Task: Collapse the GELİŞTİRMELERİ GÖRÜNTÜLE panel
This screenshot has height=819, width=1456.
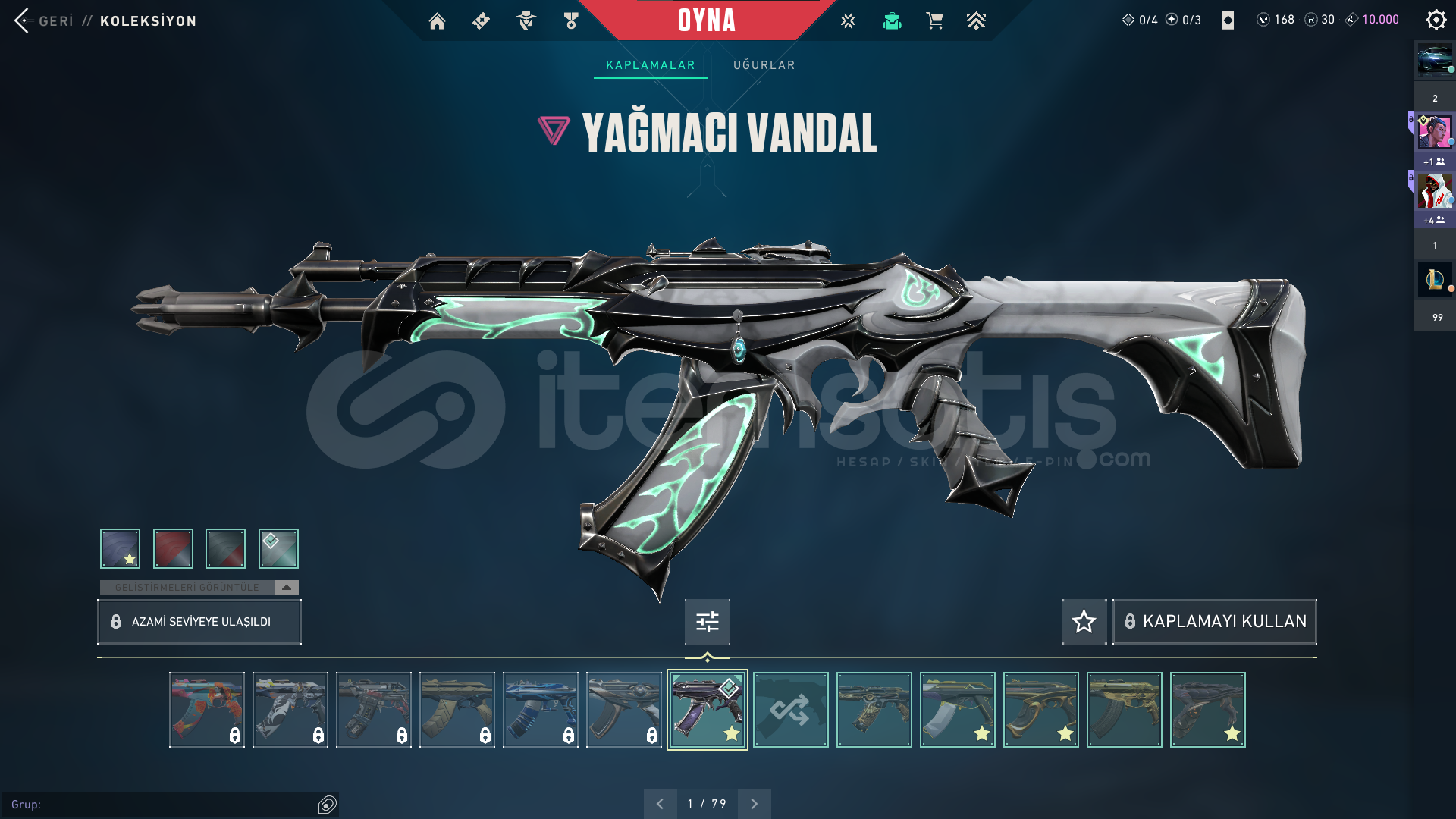Action: coord(285,587)
